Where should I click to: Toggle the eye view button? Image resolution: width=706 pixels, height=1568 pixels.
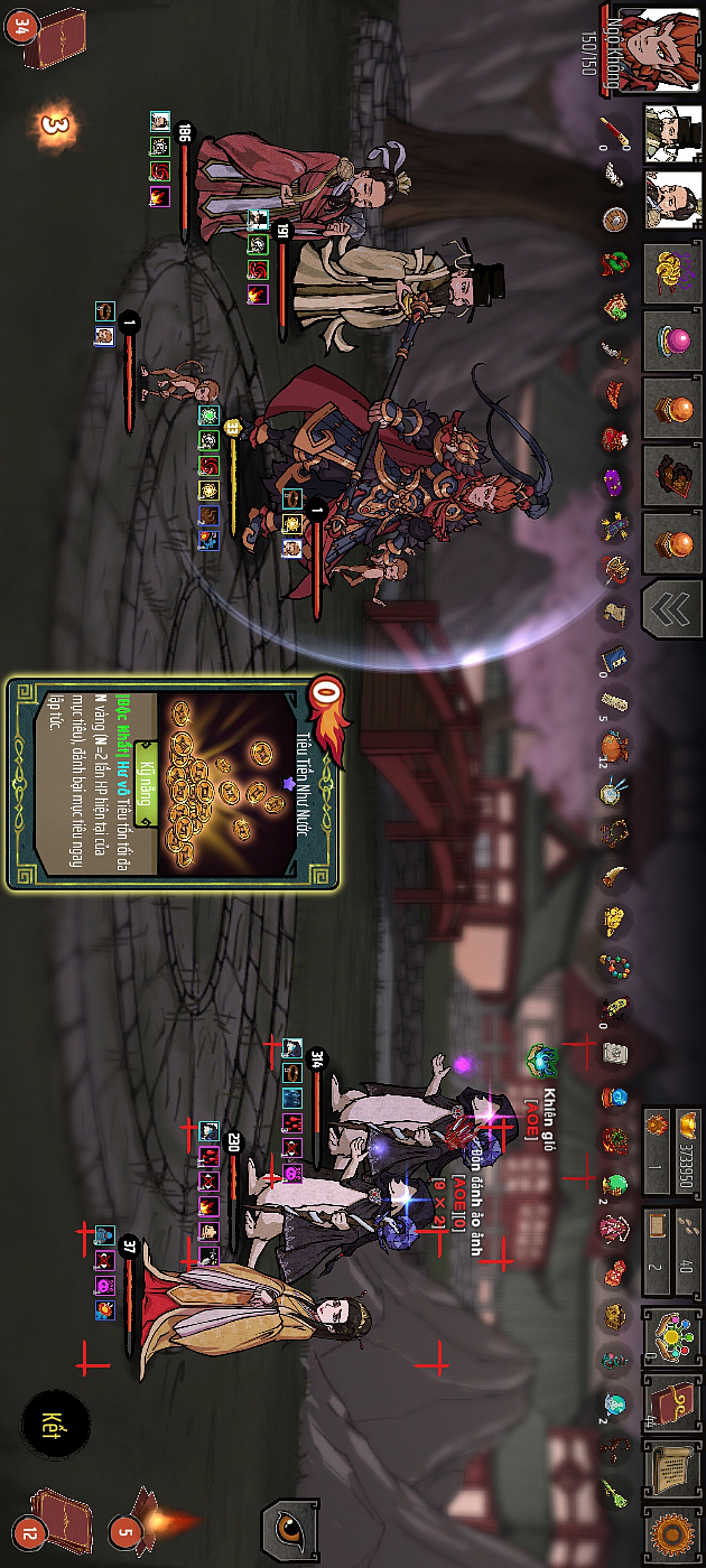point(290,1529)
